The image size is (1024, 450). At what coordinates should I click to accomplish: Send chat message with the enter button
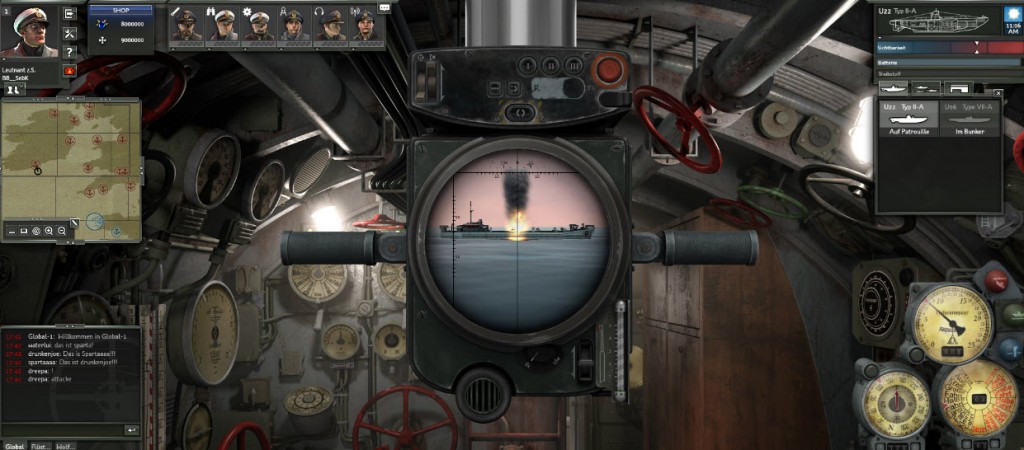131,429
